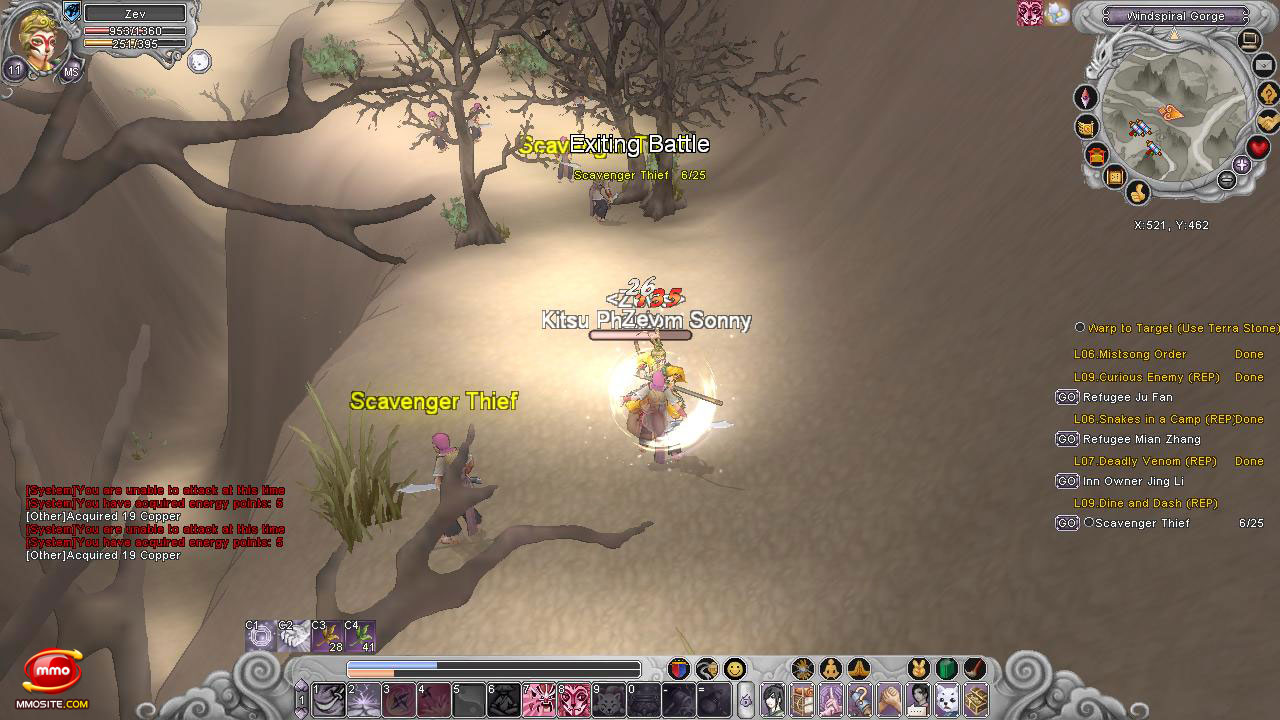Go to Inn Owner Jing Li quest target

[x=1067, y=481]
